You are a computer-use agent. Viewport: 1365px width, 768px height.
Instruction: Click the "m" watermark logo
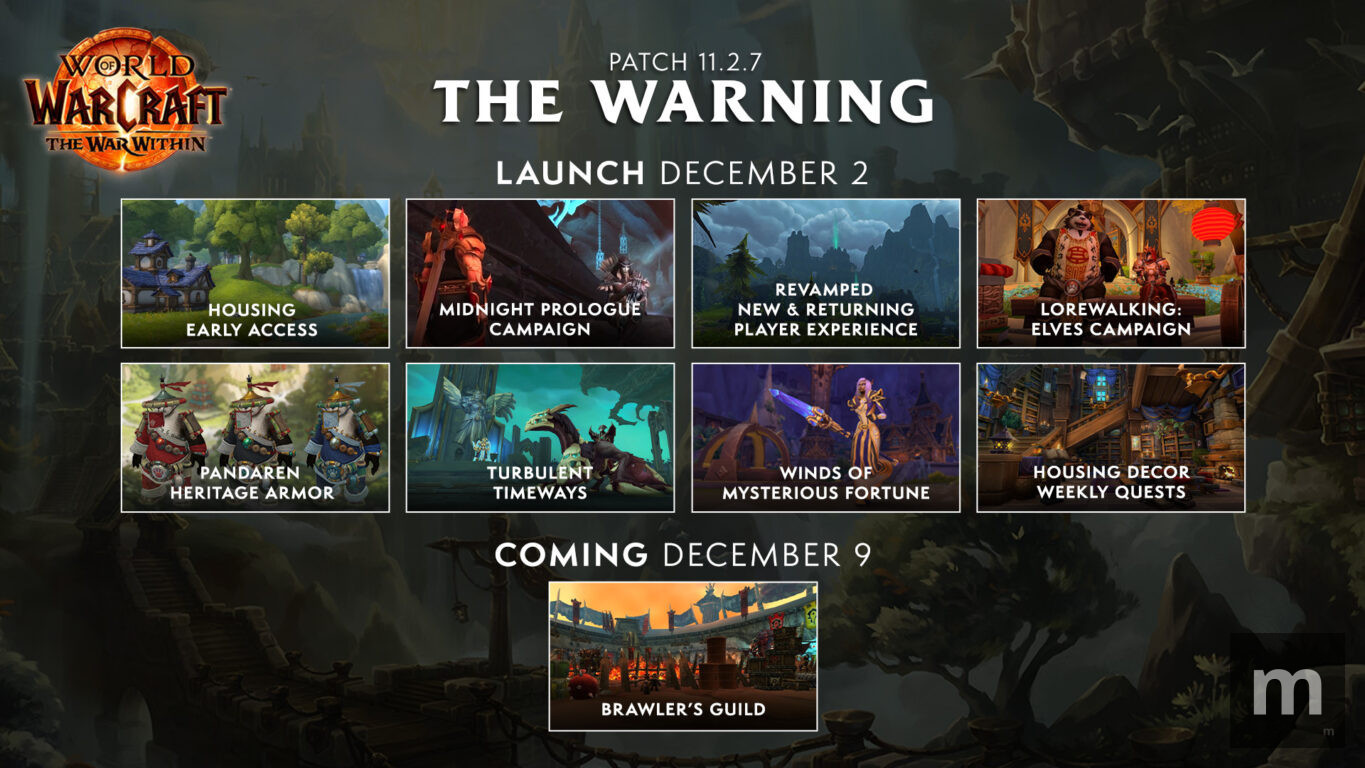(x=1287, y=690)
